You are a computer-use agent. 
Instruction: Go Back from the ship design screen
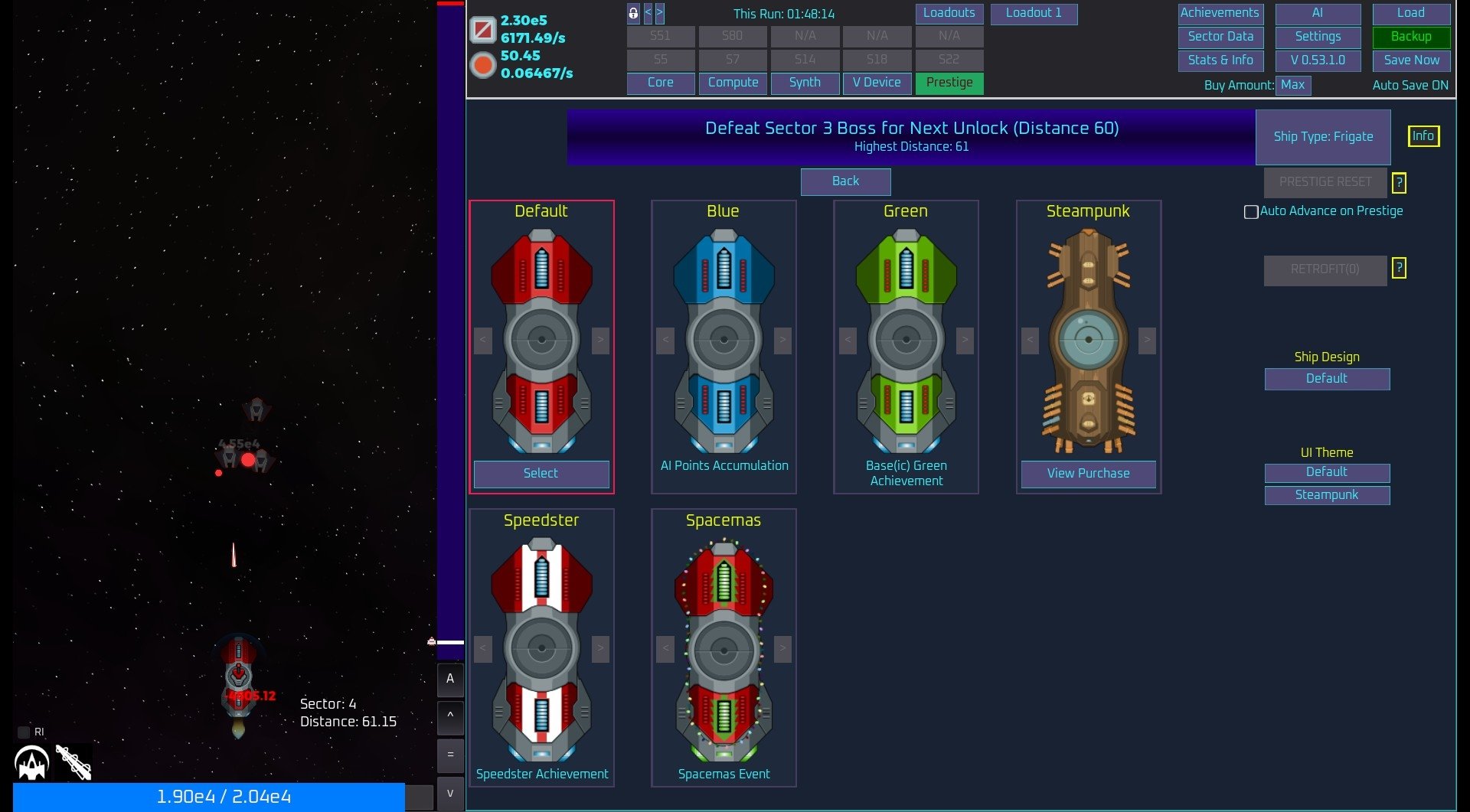click(845, 181)
